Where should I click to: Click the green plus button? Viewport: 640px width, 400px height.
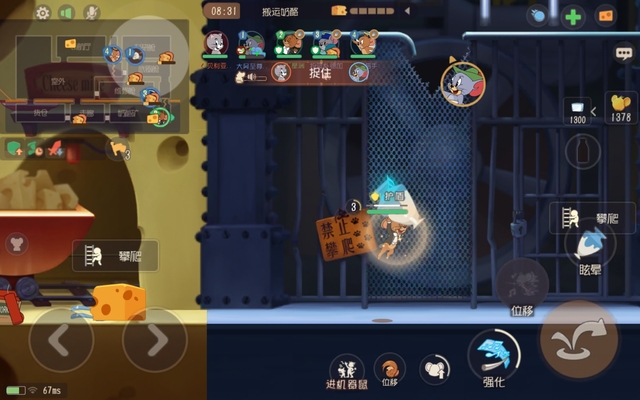pyautogui.click(x=573, y=16)
